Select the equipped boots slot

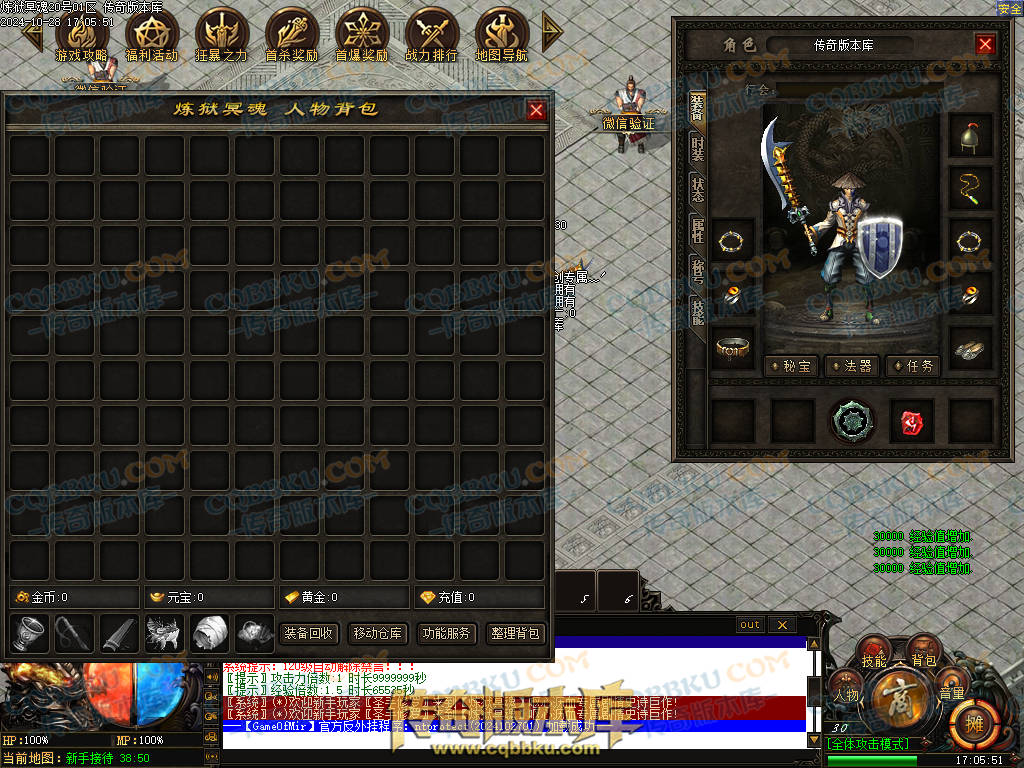(970, 348)
